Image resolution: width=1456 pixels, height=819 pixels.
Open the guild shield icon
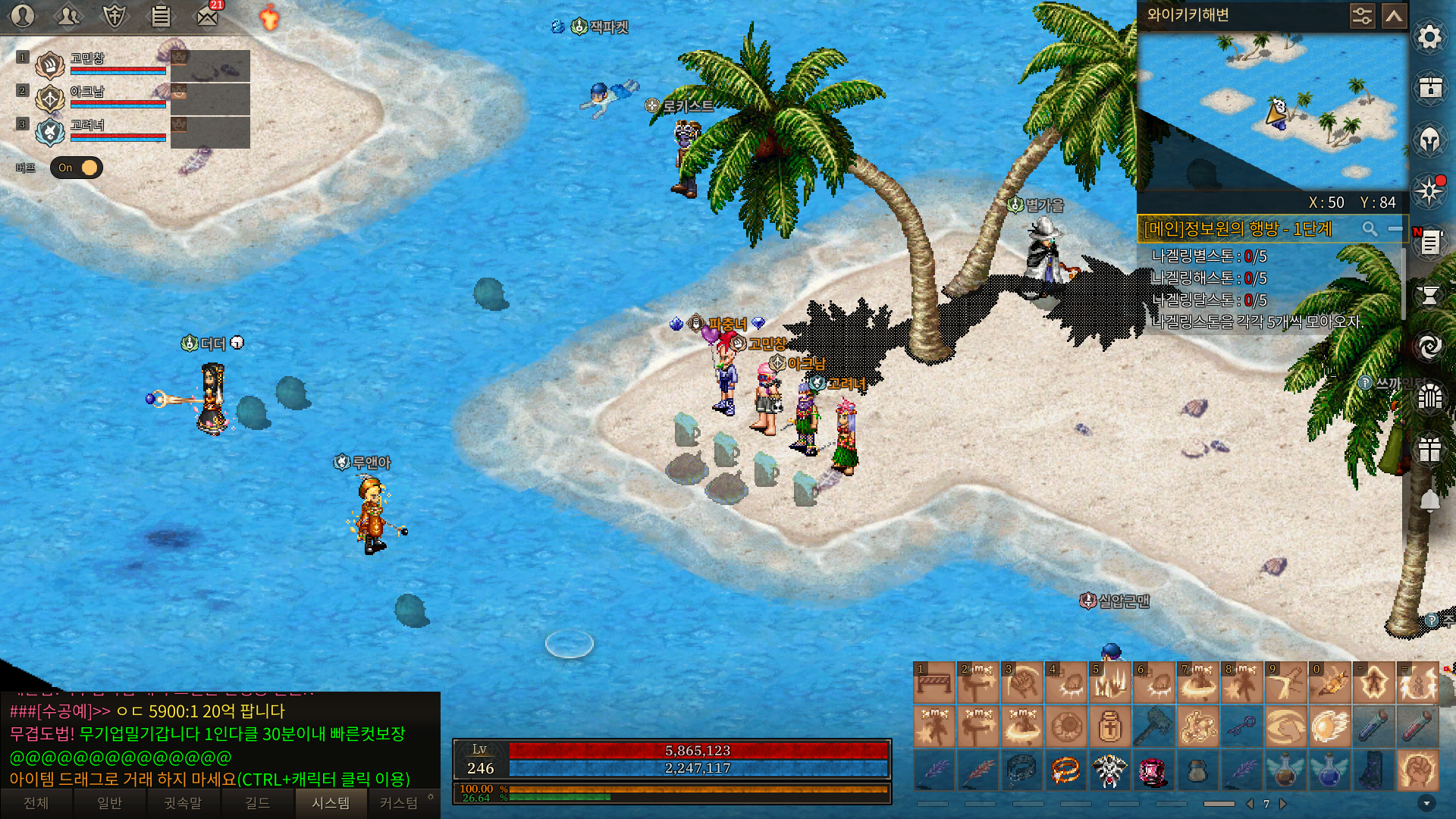[115, 16]
